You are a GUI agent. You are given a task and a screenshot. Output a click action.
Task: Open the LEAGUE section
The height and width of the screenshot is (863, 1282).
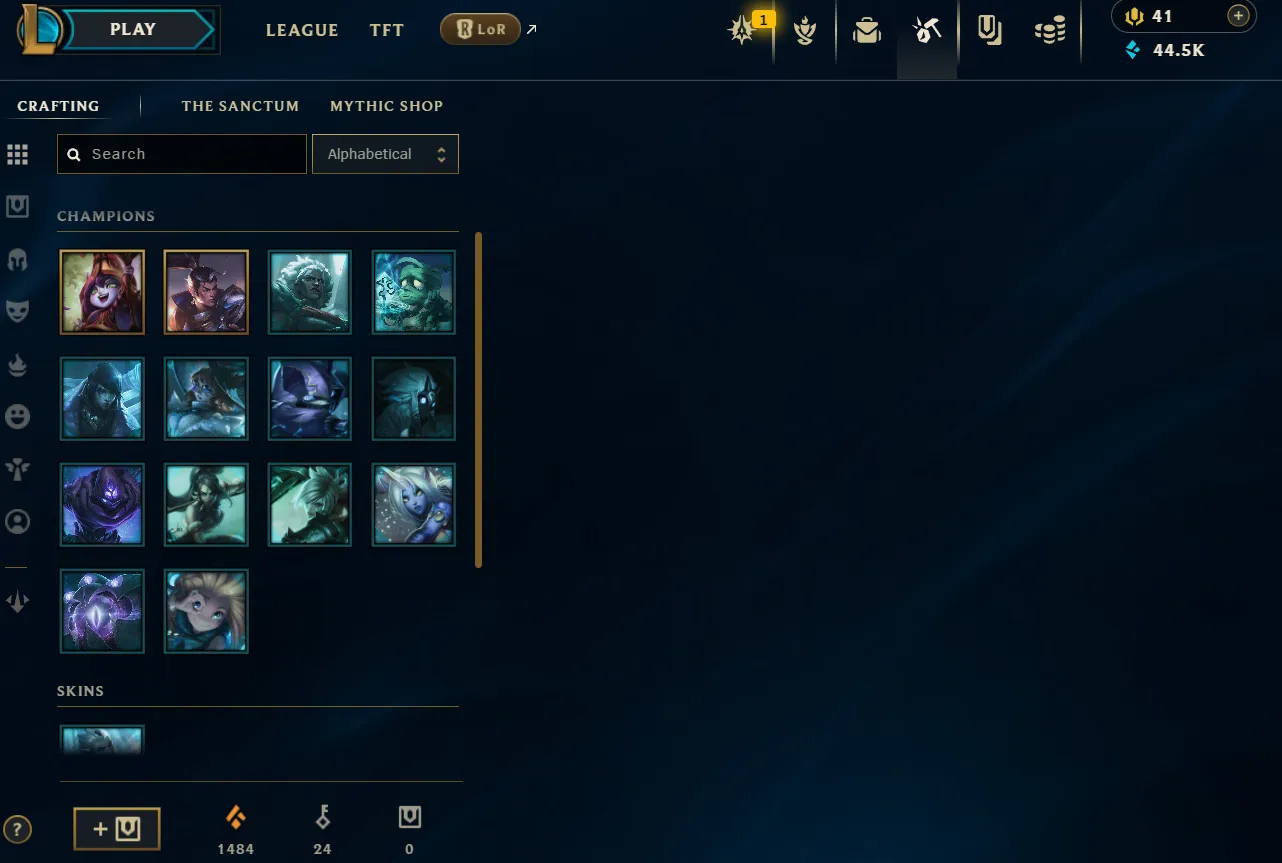click(302, 30)
